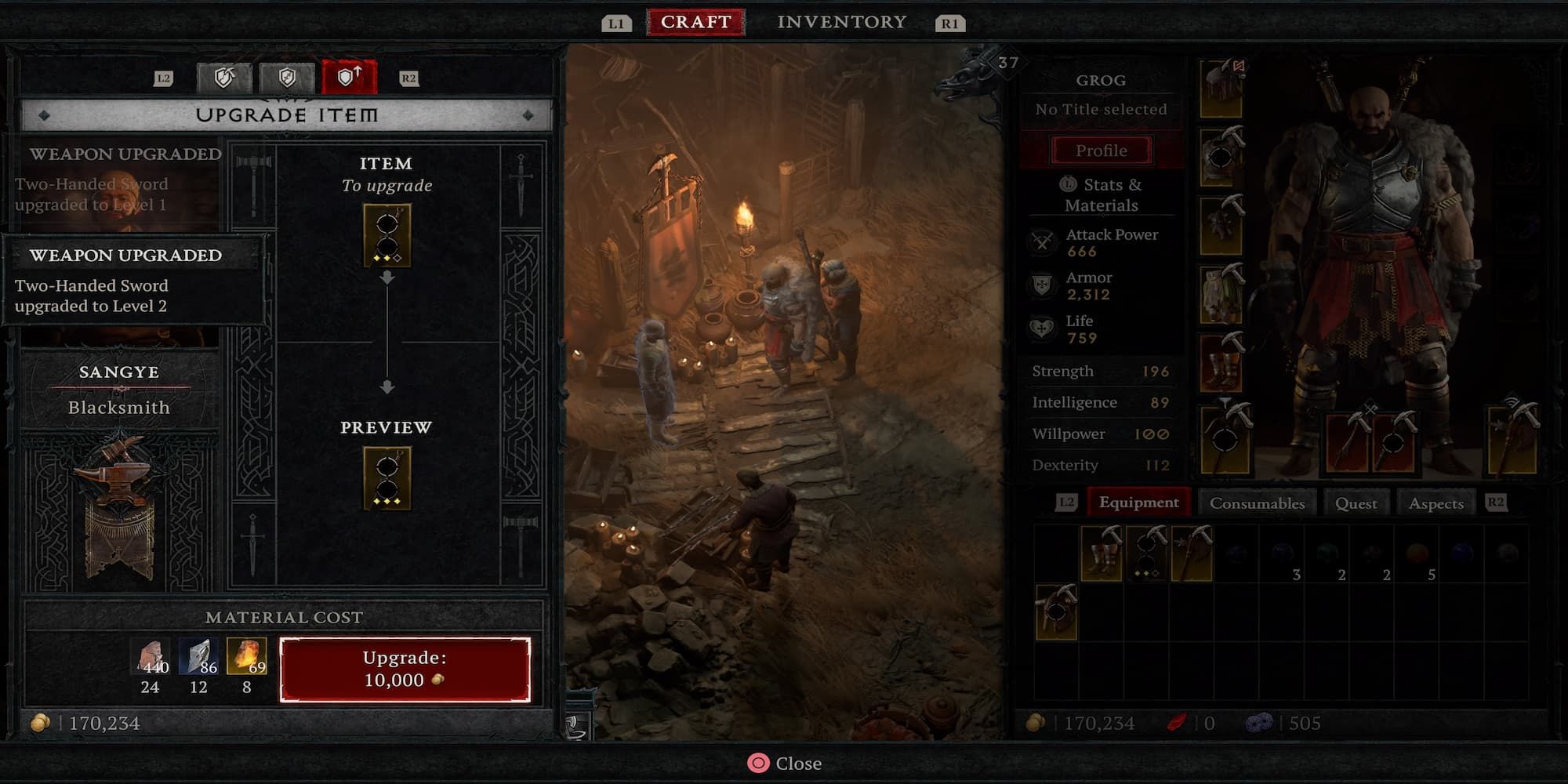This screenshot has width=1568, height=784.
Task: Select the middle blacksmith service shield icon
Action: click(286, 76)
